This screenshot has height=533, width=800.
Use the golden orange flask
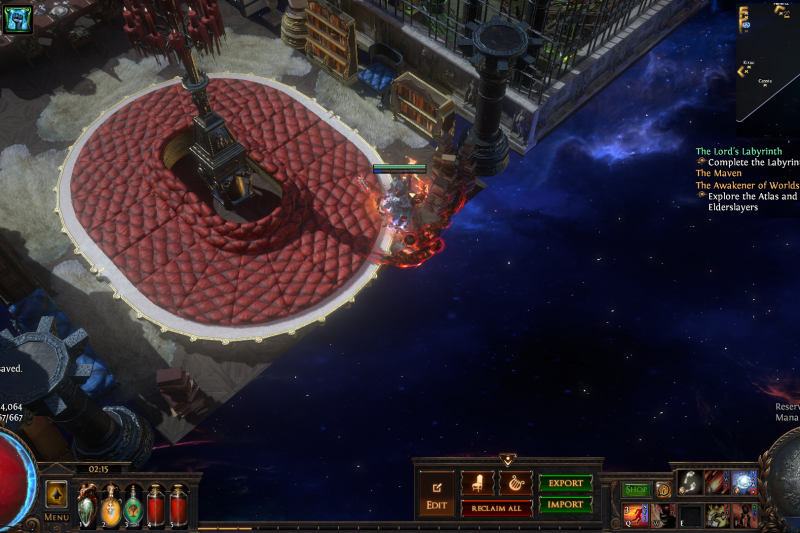[x=110, y=503]
